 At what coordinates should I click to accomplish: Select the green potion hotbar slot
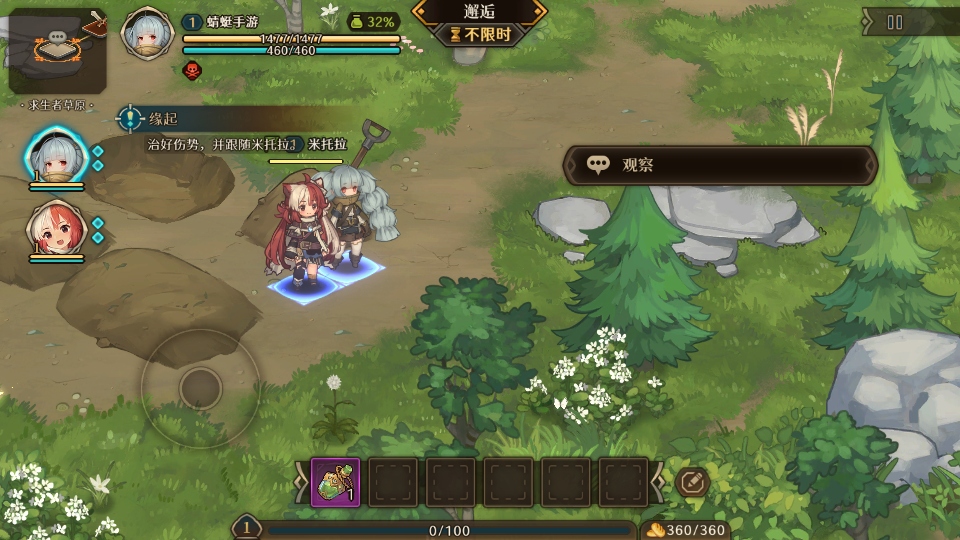[x=336, y=482]
